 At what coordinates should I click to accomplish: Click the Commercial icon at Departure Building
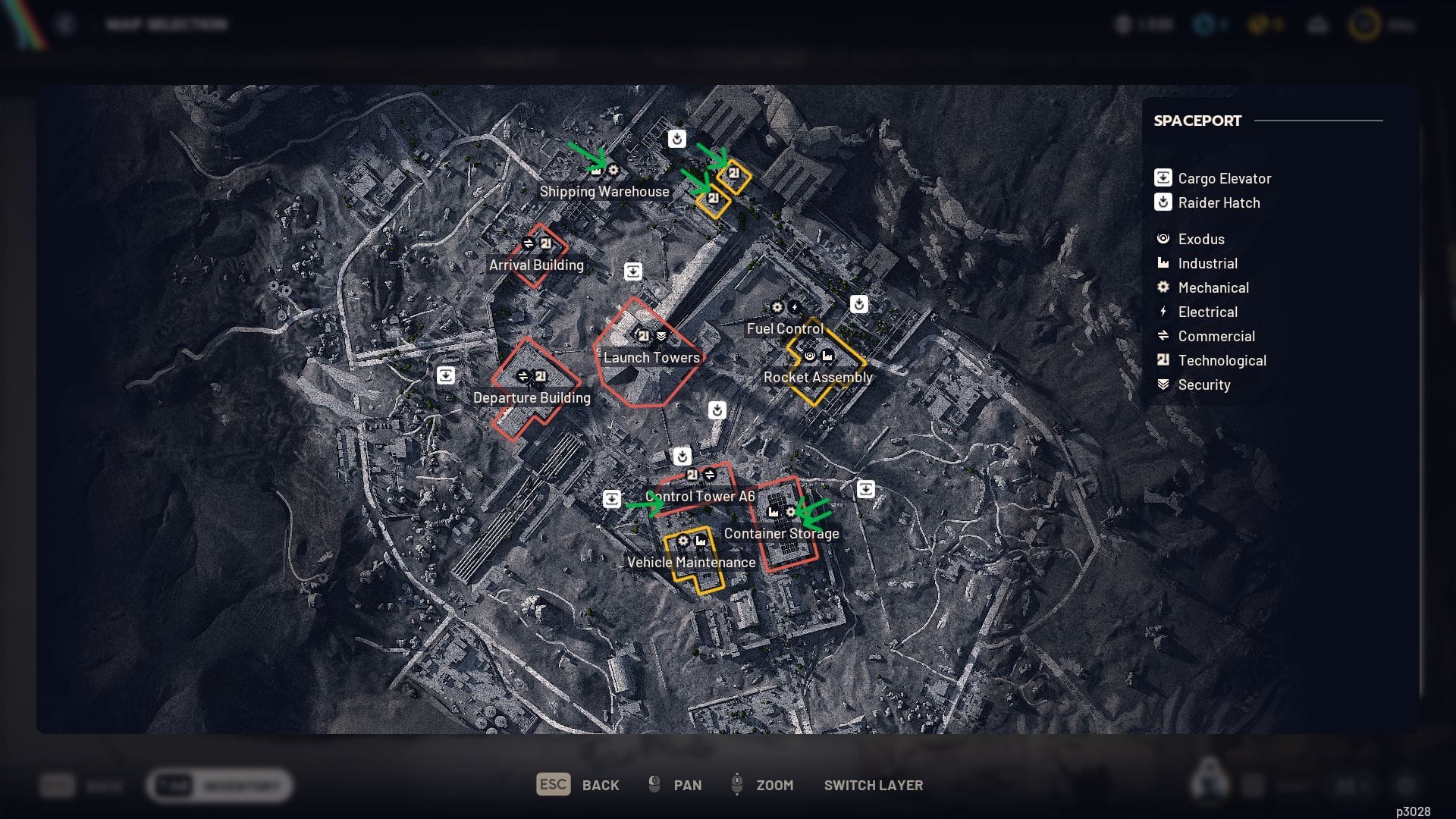coord(525,375)
